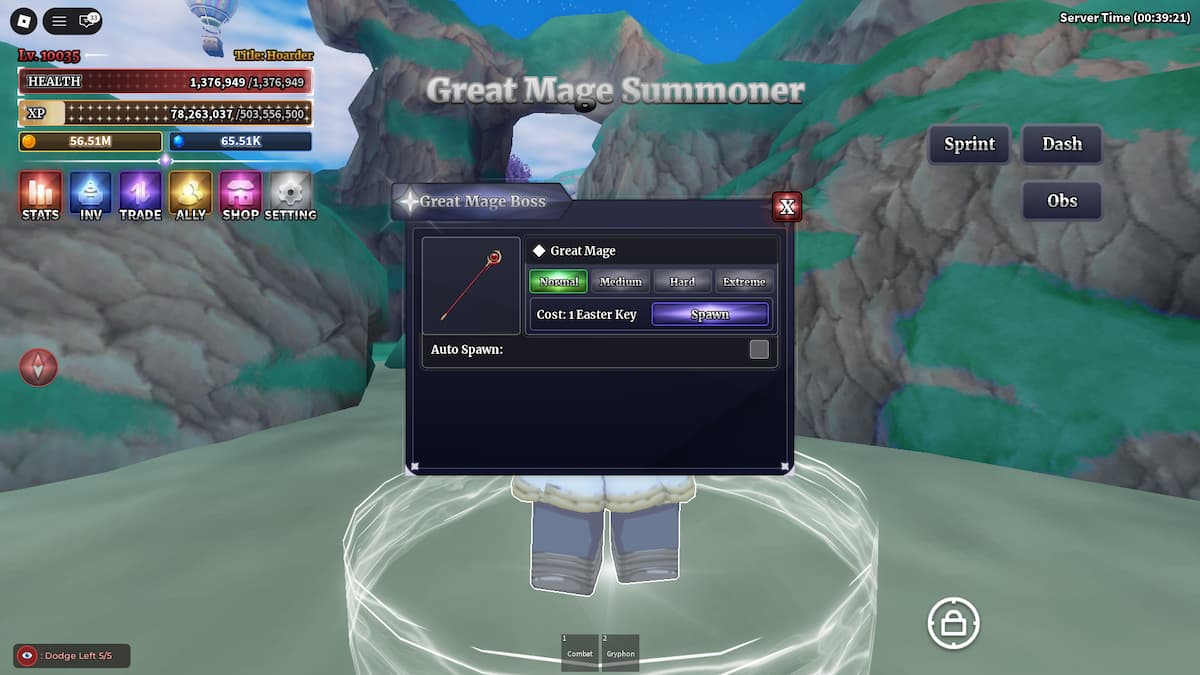Switch difficulty to Hard
Viewport: 1200px width, 675px height.
(x=682, y=281)
